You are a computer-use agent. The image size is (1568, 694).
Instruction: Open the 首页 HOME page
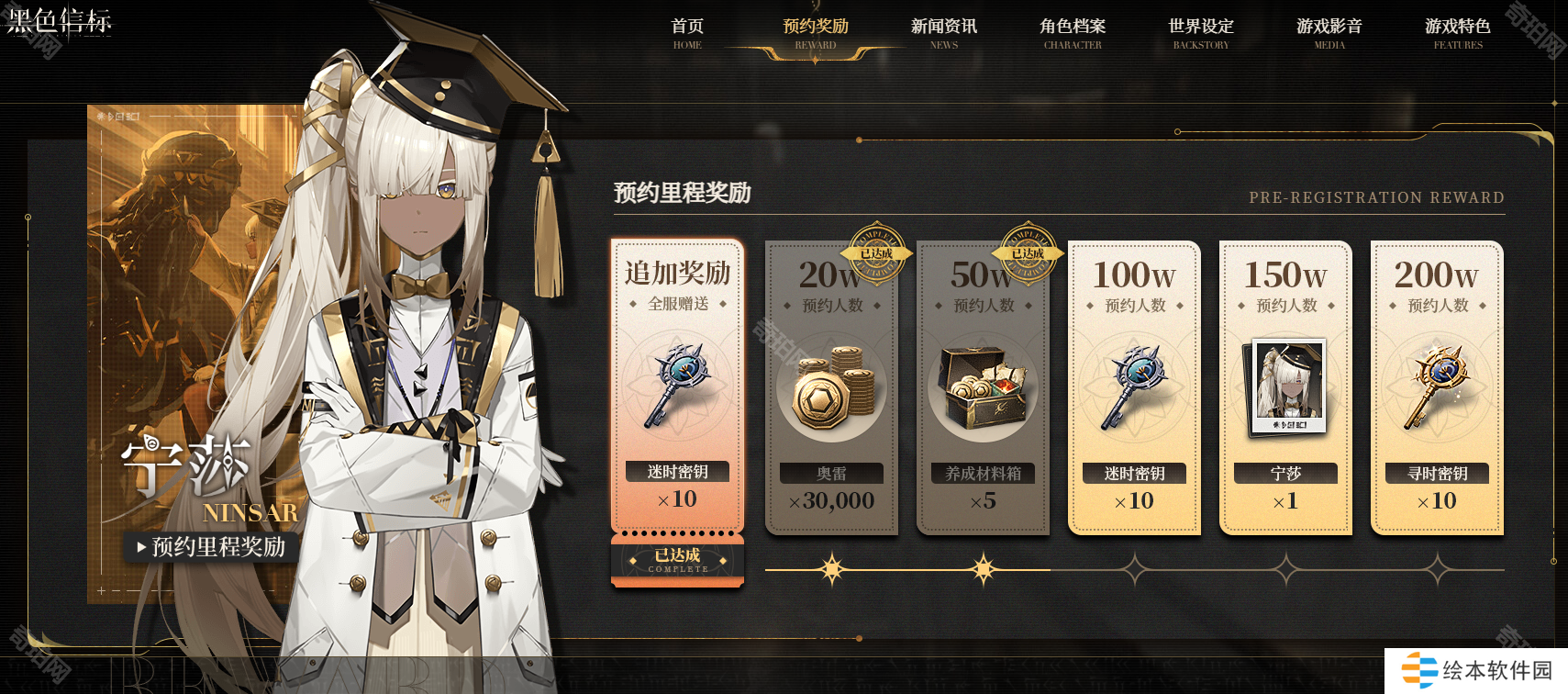pyautogui.click(x=687, y=32)
